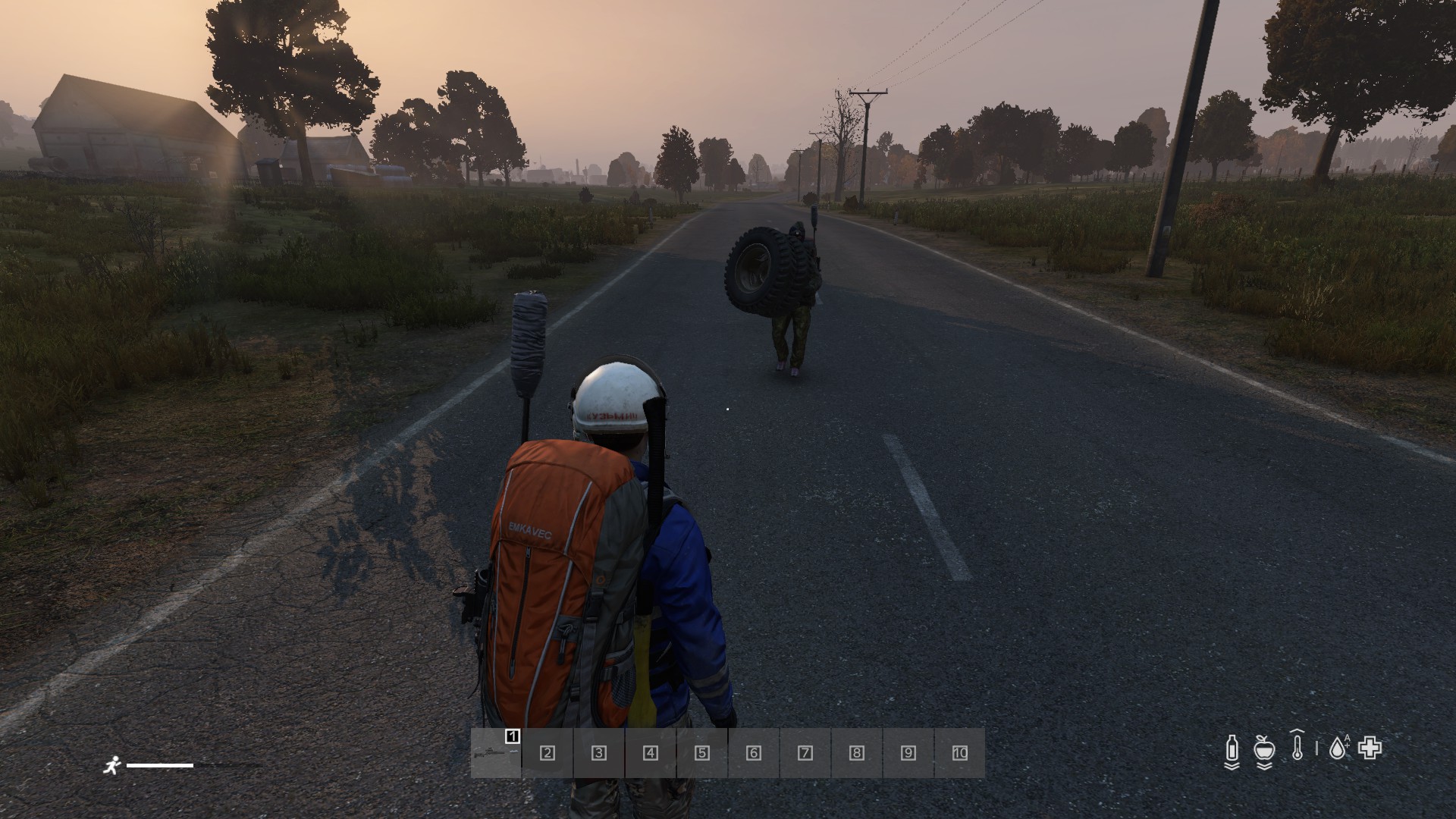Click the blood drop status icon

(1338, 749)
